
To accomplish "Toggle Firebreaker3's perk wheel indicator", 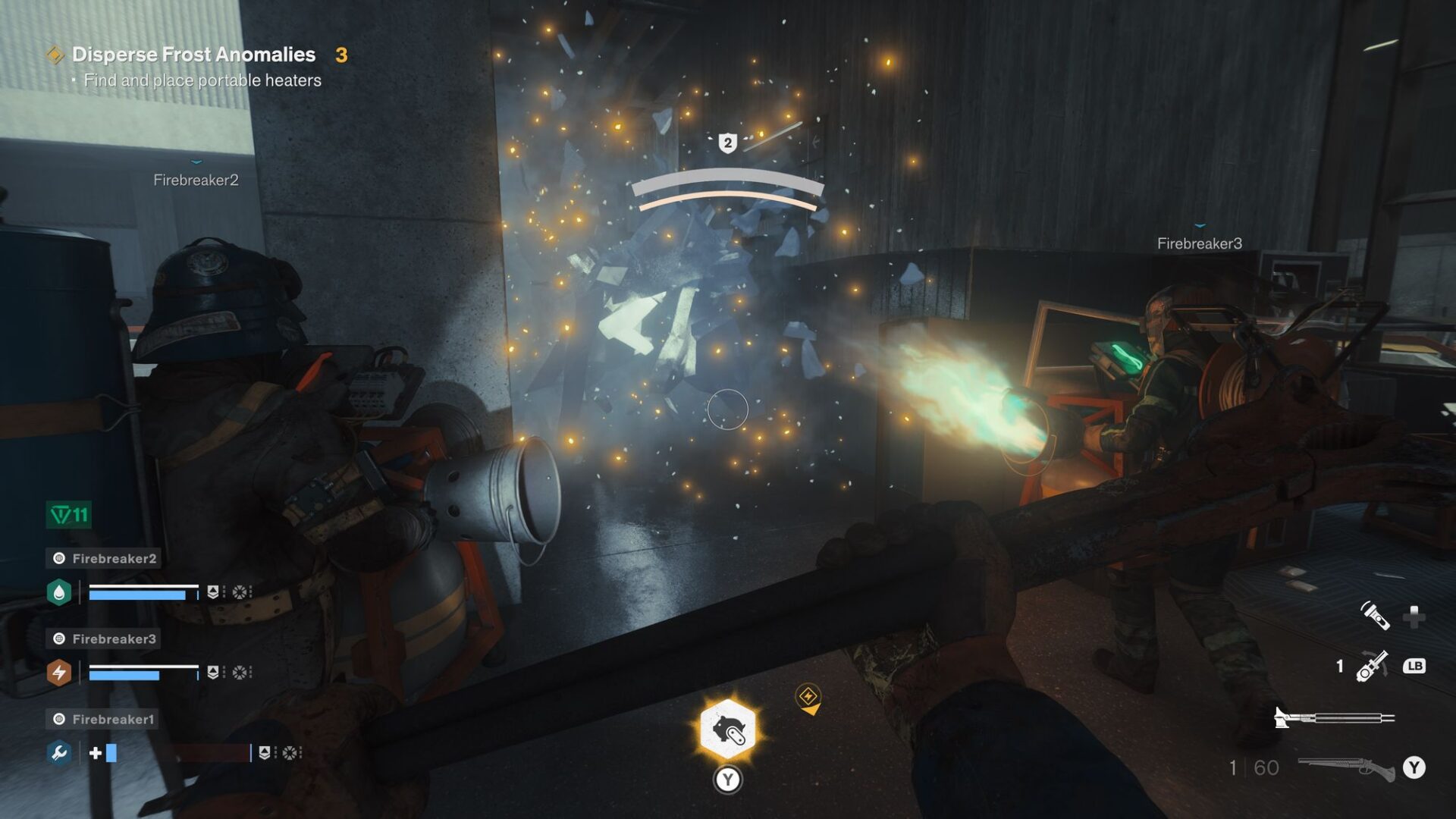I will tap(241, 673).
